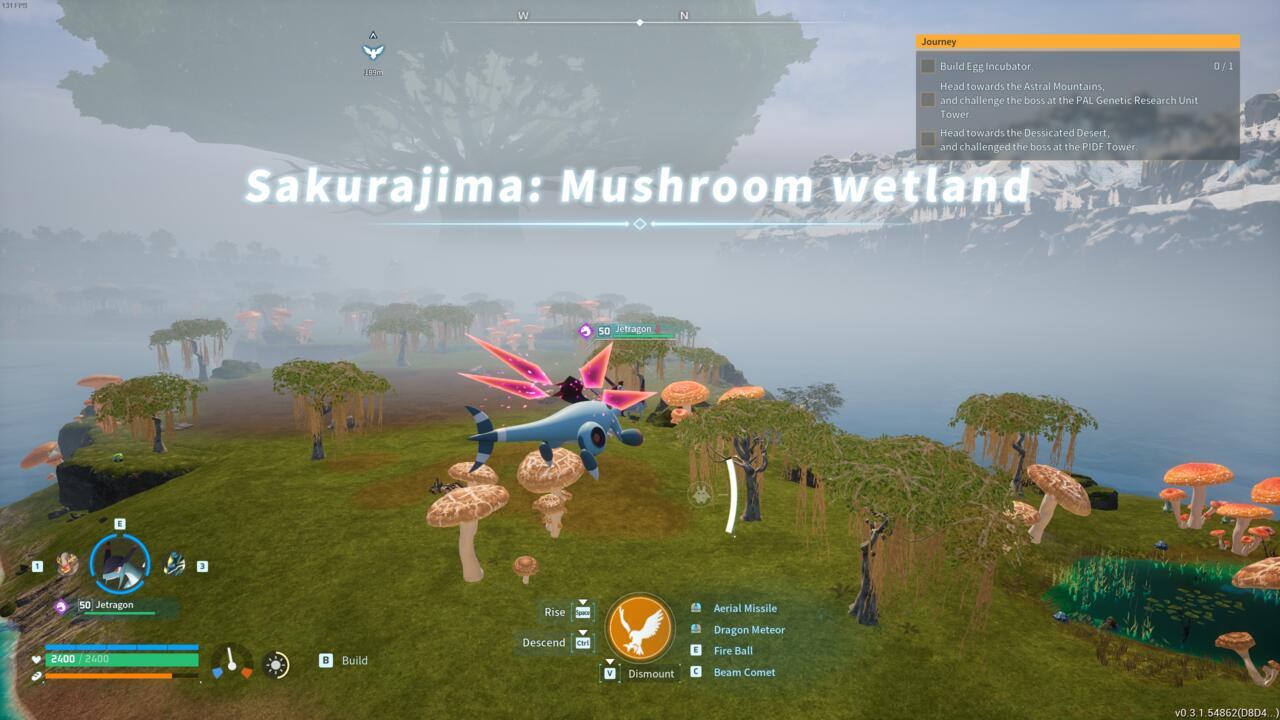This screenshot has width=1280, height=720.
Task: Click the chevron above the Descend Ctrl key
Action: (x=583, y=632)
